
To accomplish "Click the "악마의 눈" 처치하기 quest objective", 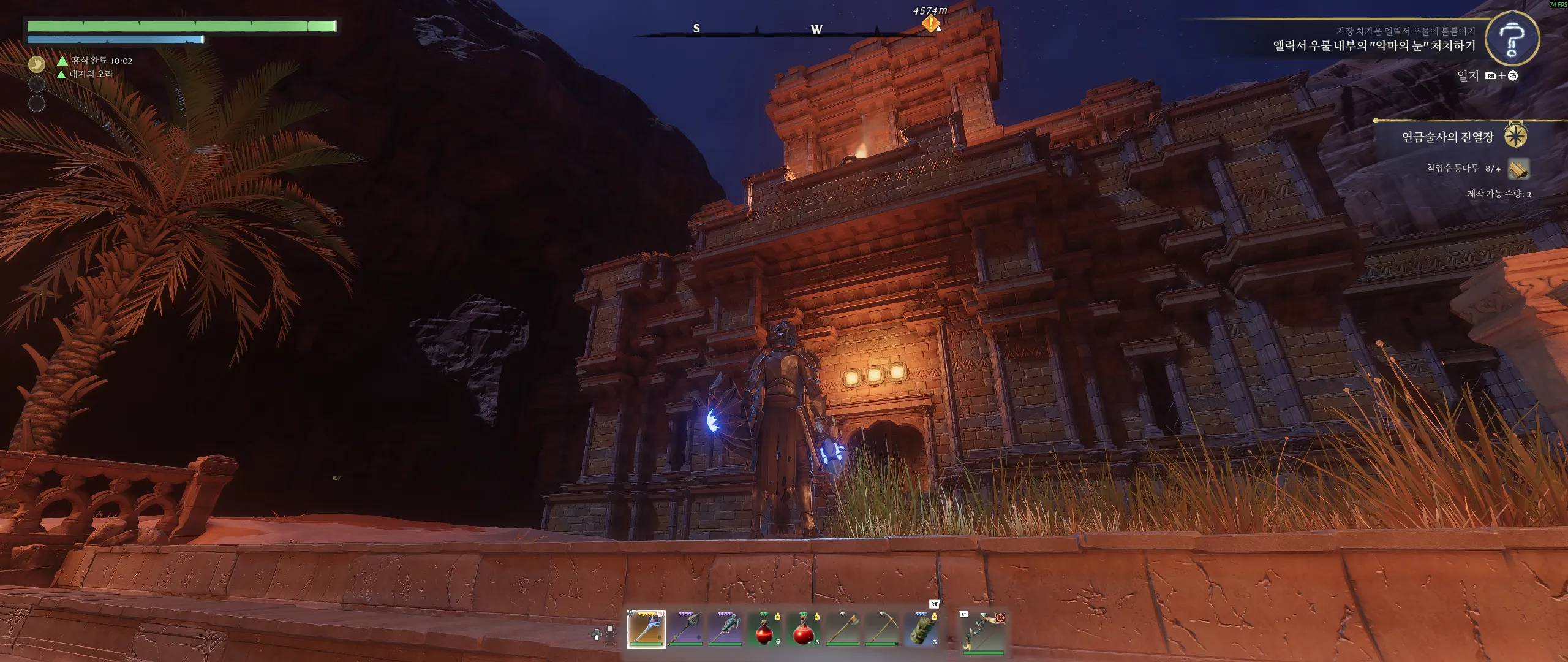I will (1374, 46).
